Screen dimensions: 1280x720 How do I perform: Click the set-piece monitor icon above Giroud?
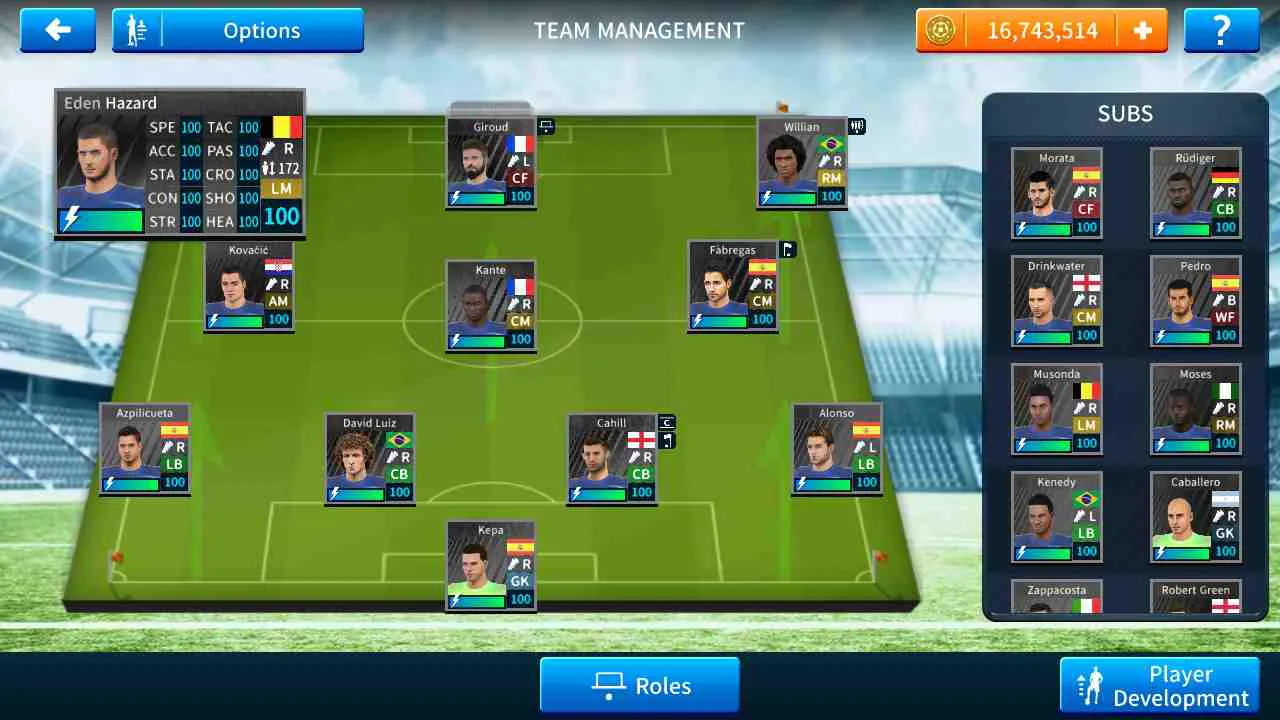tap(546, 126)
